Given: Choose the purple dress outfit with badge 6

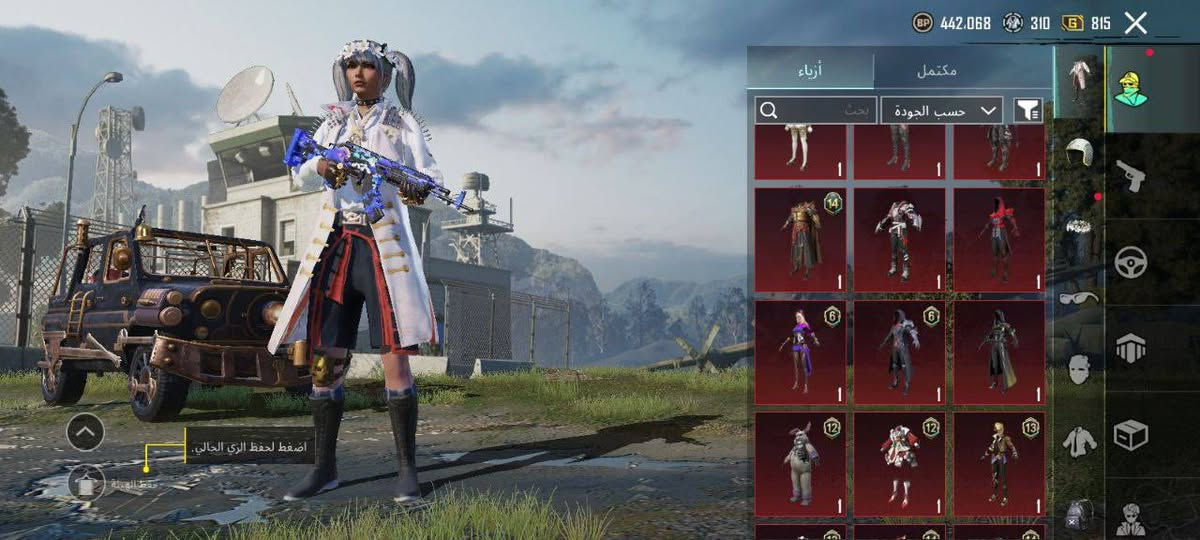Looking at the screenshot, I should [800, 352].
